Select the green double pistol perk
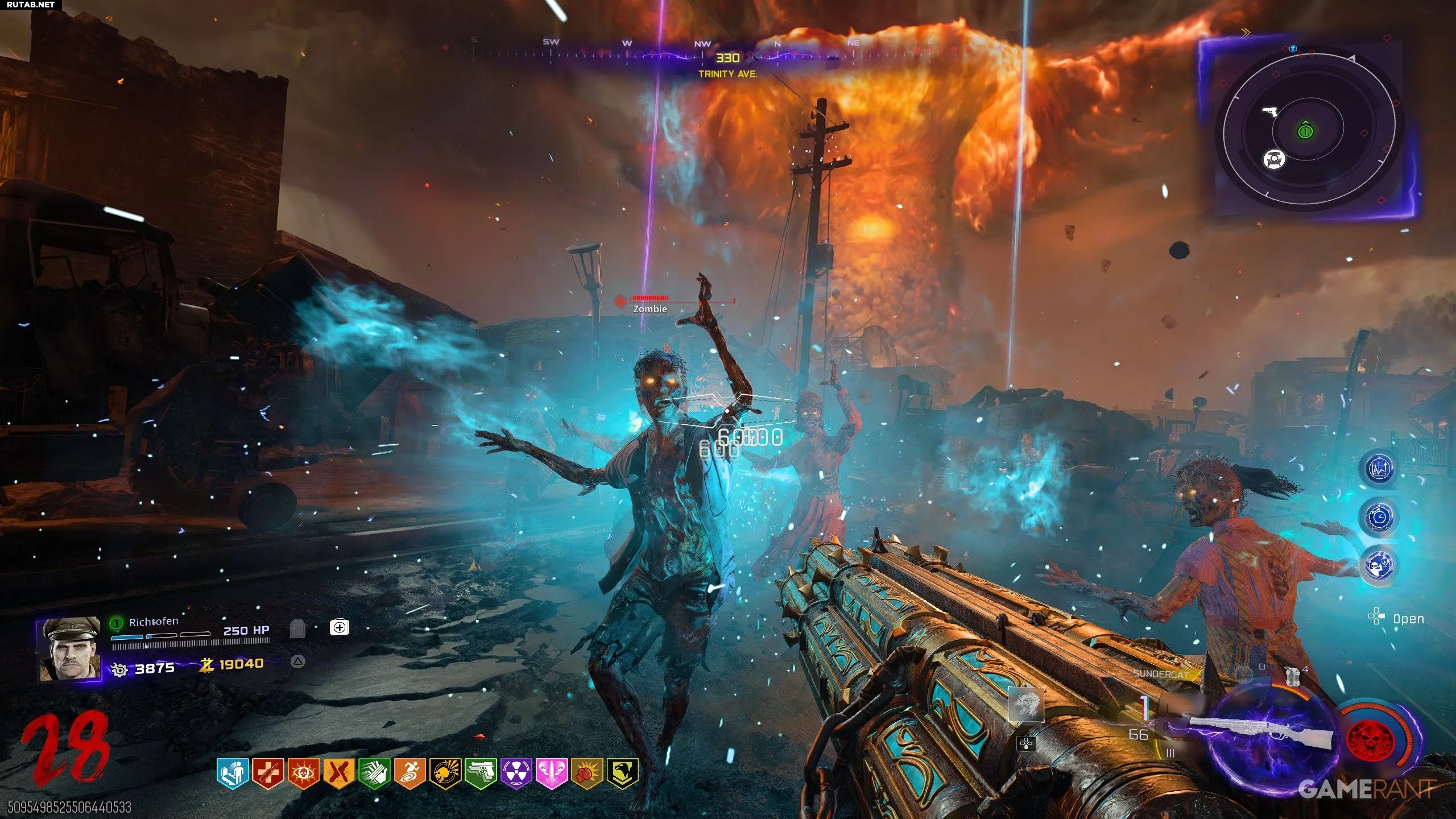 pyautogui.click(x=481, y=773)
